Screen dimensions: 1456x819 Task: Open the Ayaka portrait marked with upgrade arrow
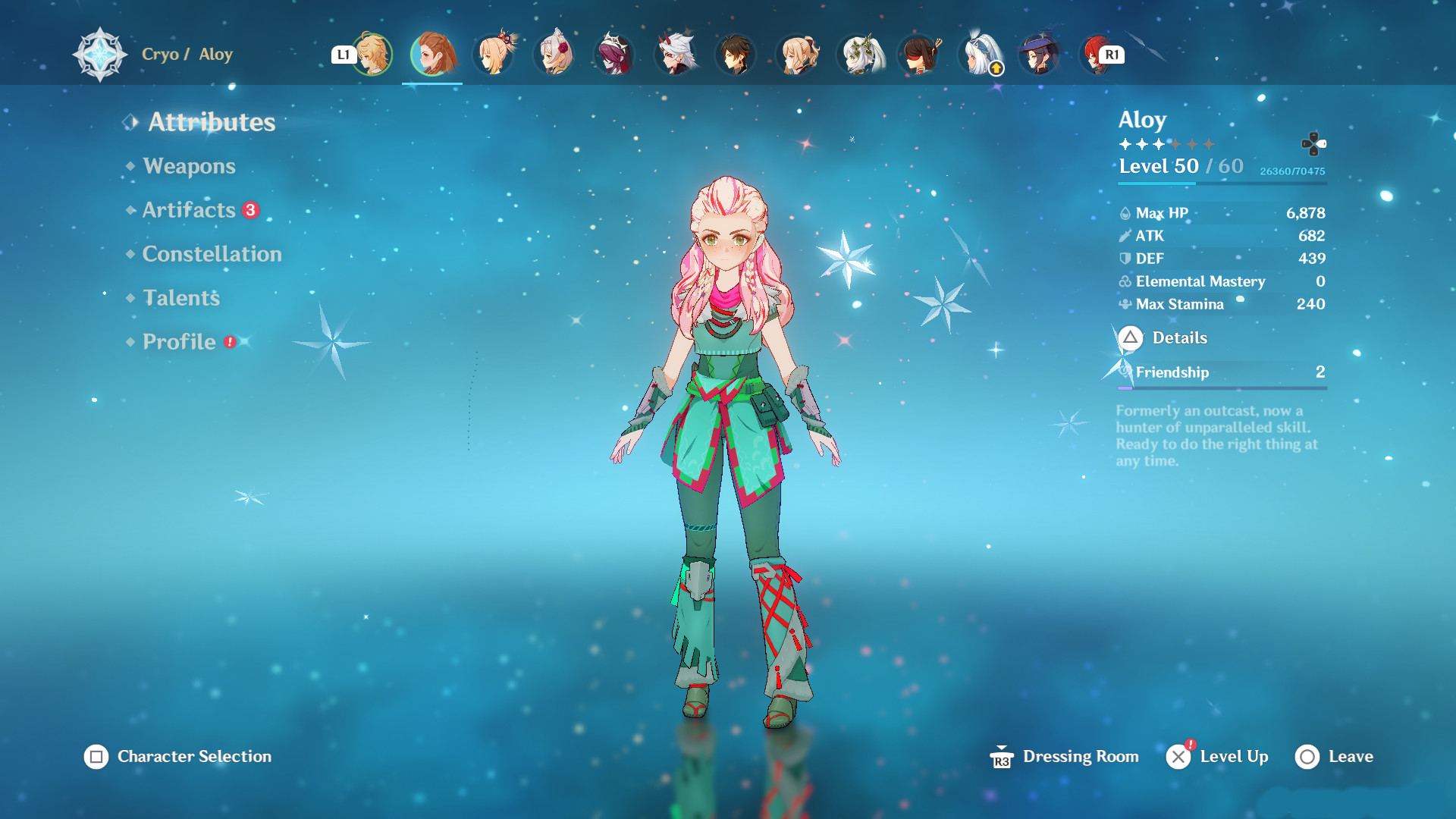(975, 55)
